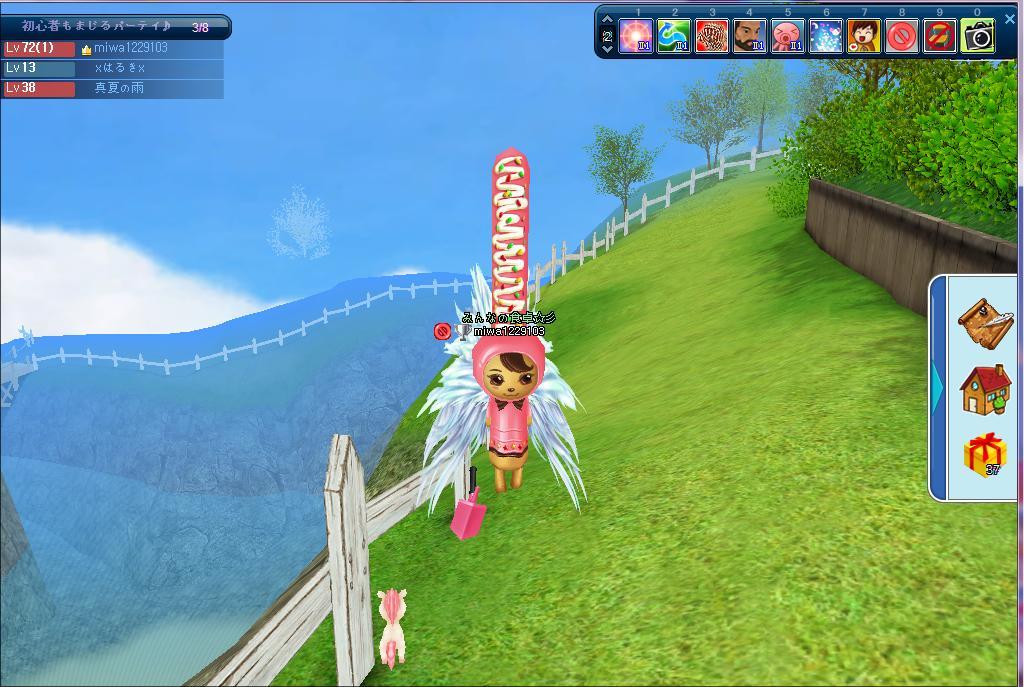1024x687 pixels.
Task: Open the scroll and quill icon
Action: [985, 321]
